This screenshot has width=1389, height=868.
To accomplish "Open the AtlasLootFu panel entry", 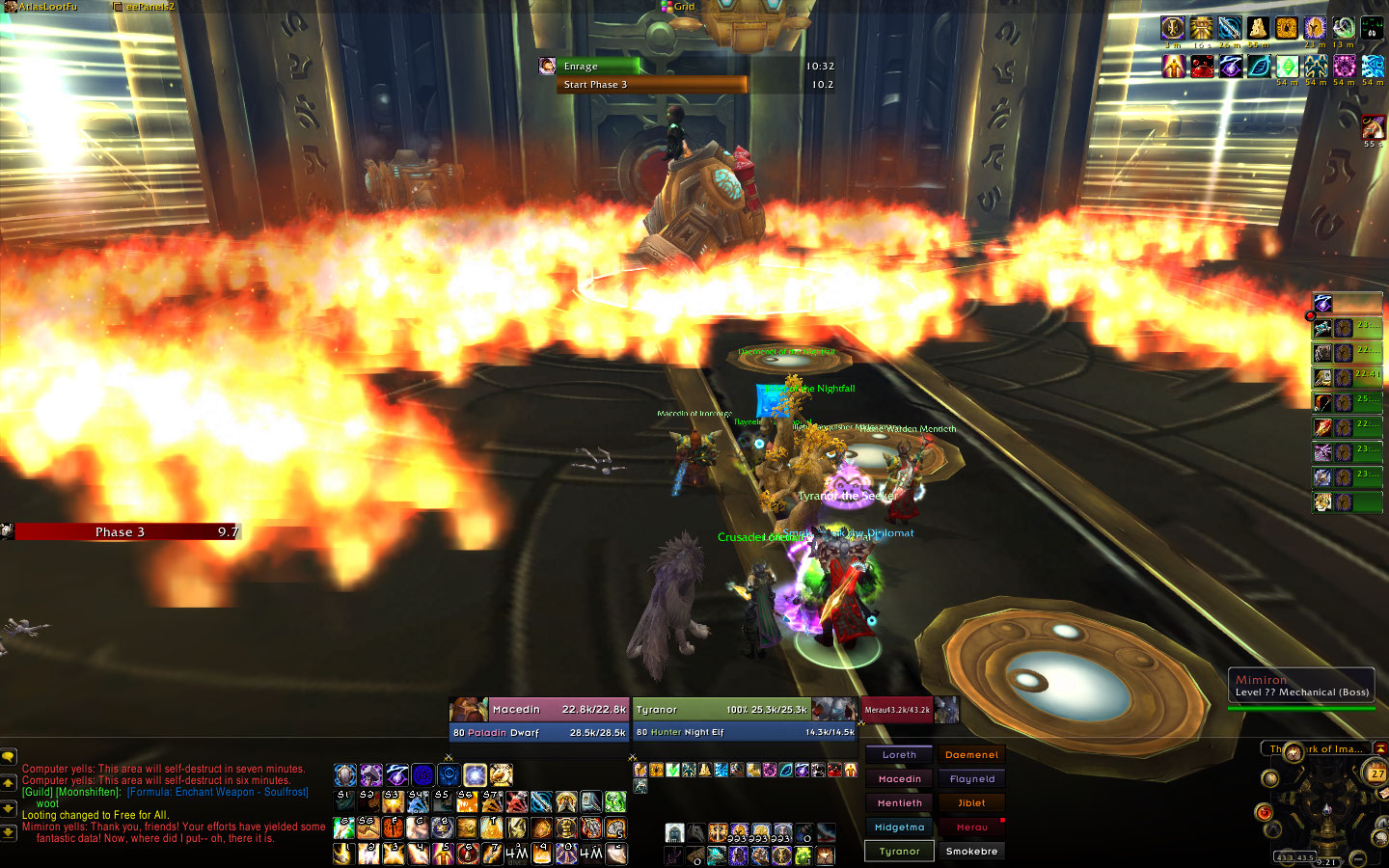I will pos(46,7).
